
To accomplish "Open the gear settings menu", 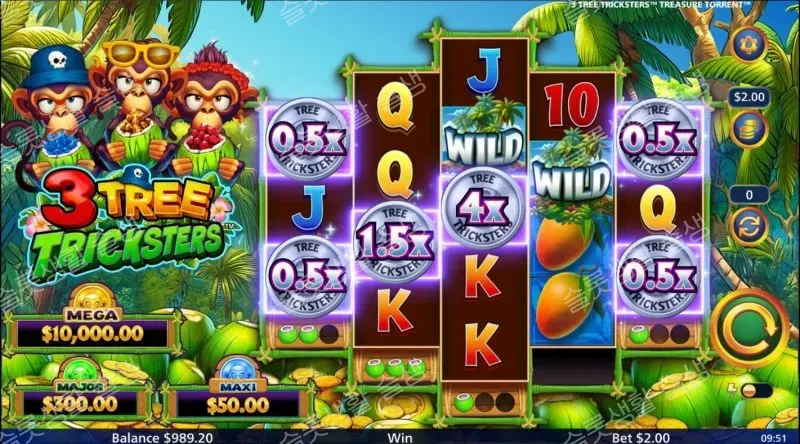I will (x=746, y=44).
